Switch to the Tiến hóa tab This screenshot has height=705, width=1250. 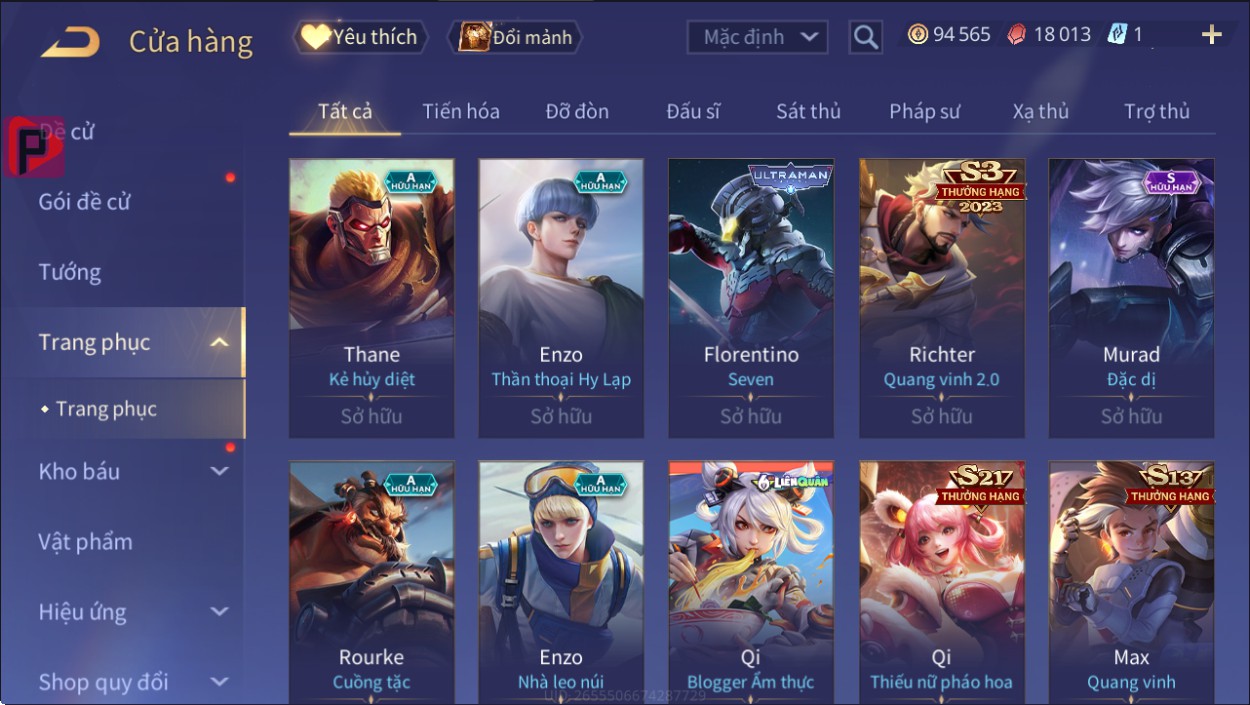[x=460, y=112]
